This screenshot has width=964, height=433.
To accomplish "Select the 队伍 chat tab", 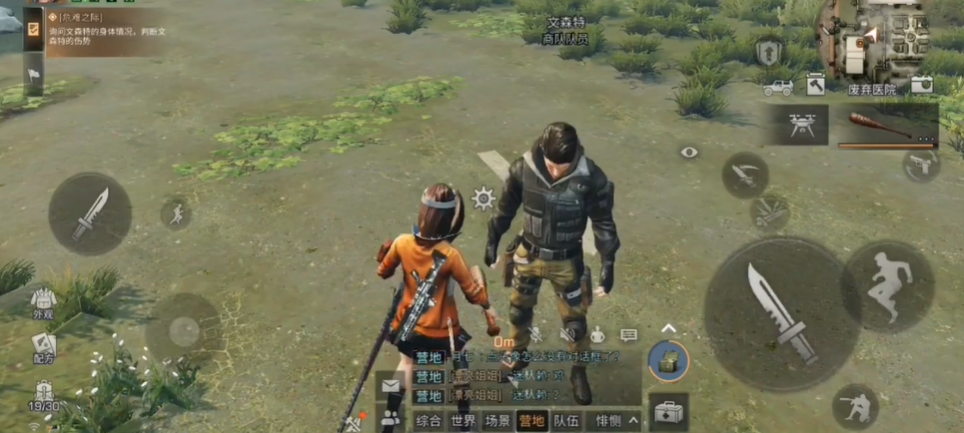I will pos(565,421).
